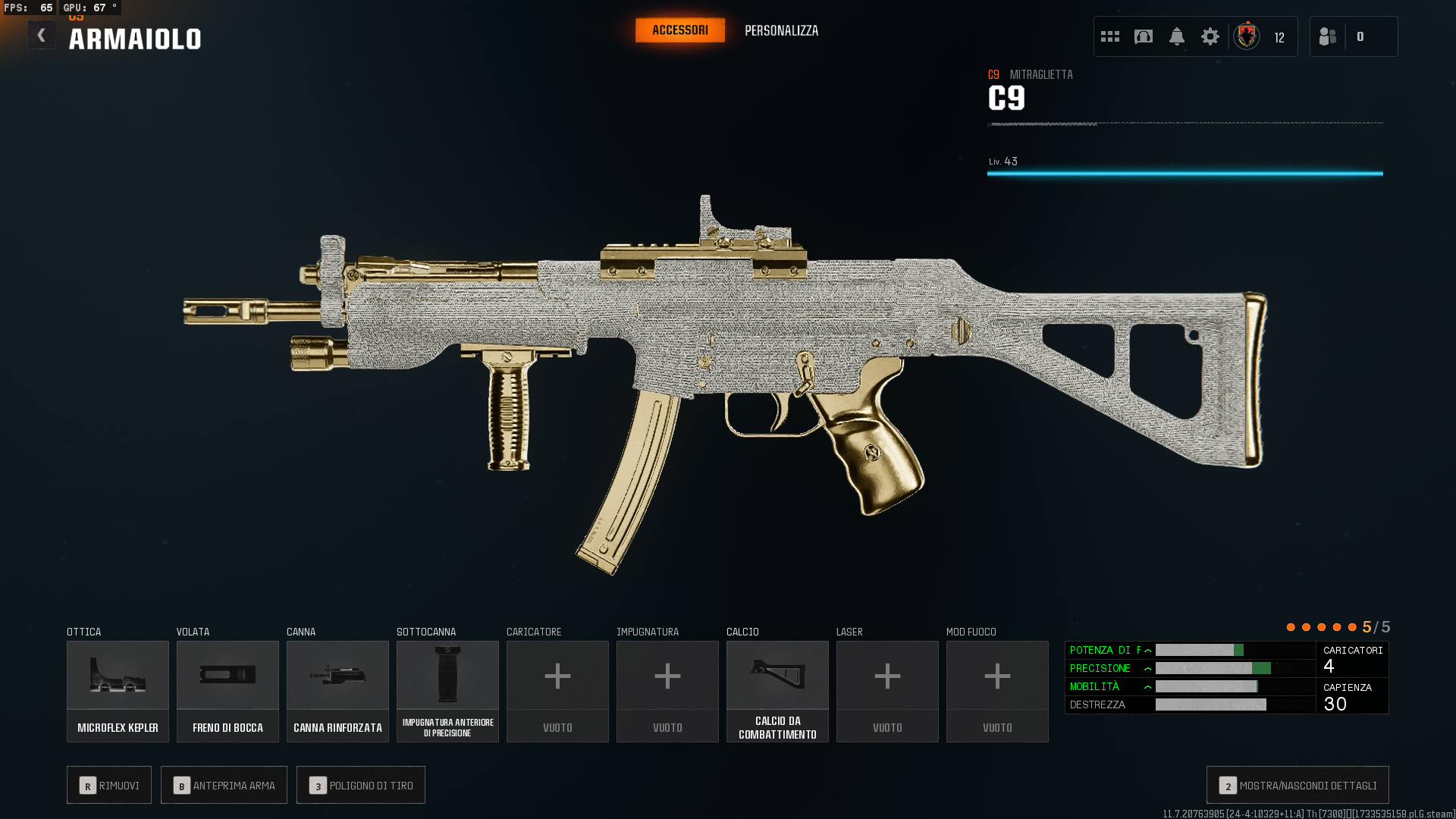Open Anteprima Arma weapon preview
Viewport: 1456px width, 819px height.
[x=224, y=785]
